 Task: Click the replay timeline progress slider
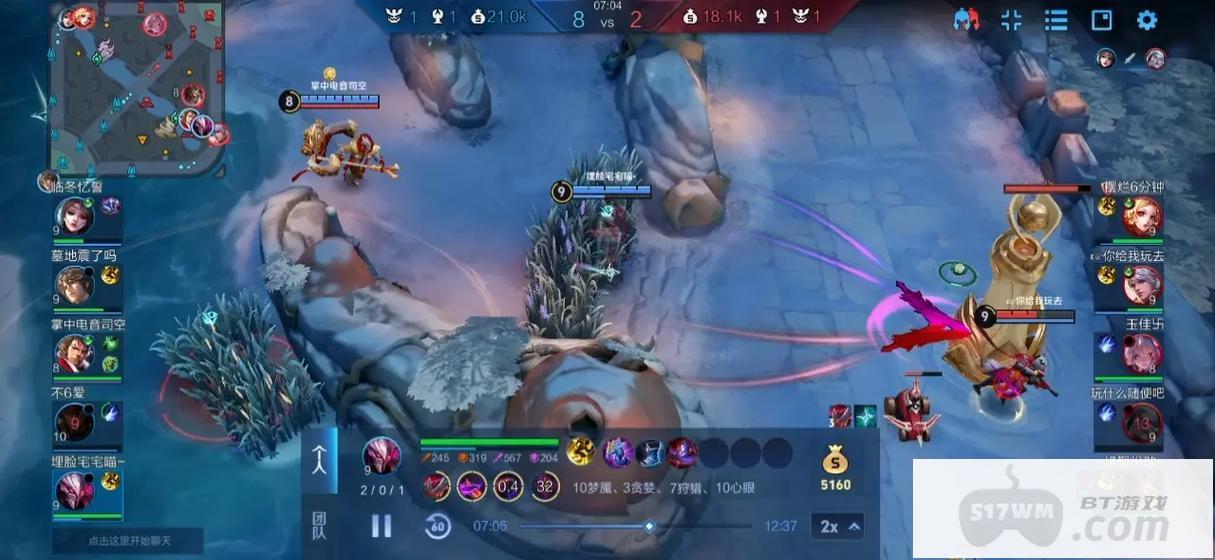(649, 526)
